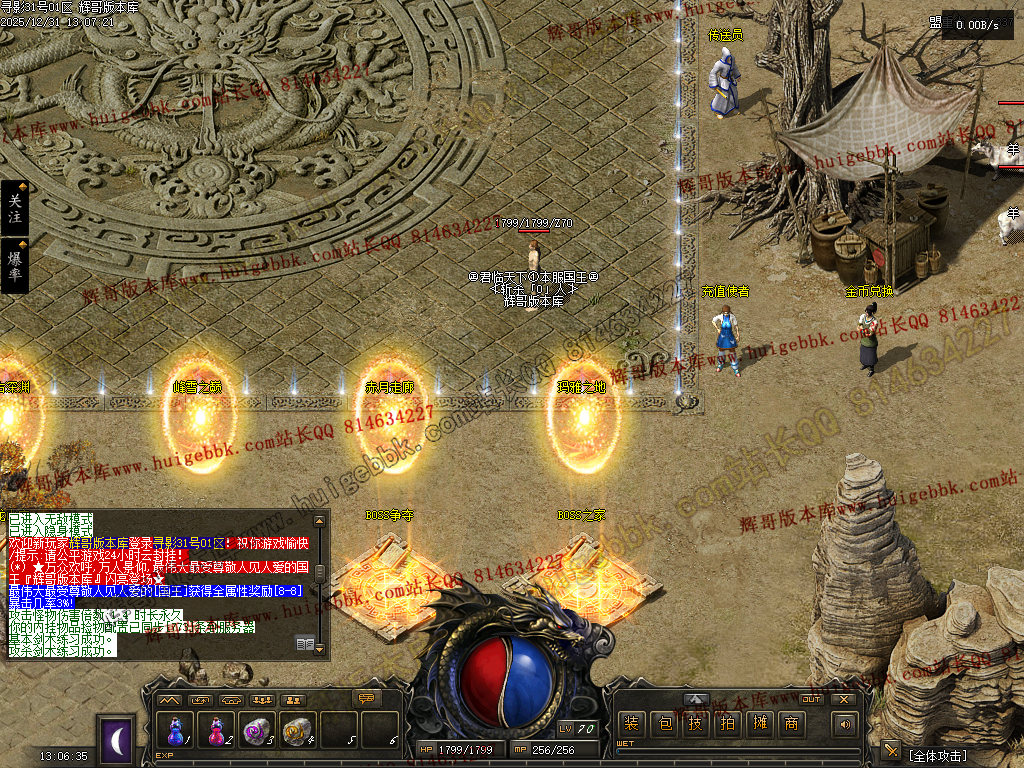
Task: Open the stall with the 摊 button
Action: (x=759, y=724)
